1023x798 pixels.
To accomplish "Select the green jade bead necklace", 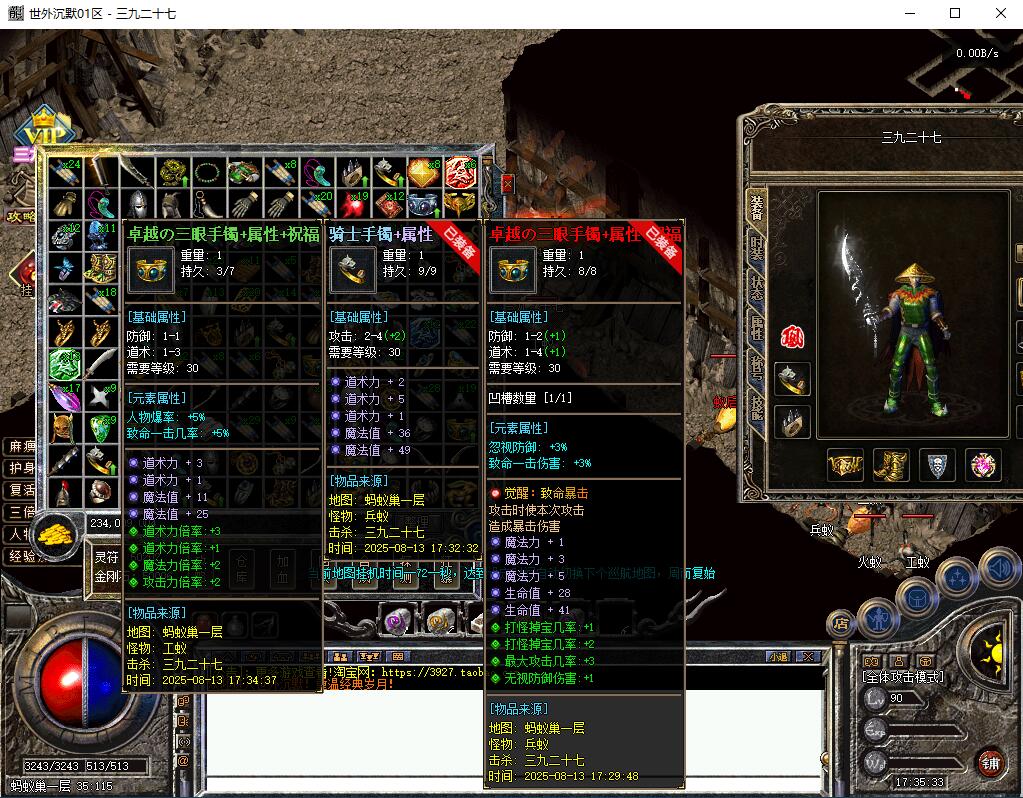I will click(x=207, y=173).
